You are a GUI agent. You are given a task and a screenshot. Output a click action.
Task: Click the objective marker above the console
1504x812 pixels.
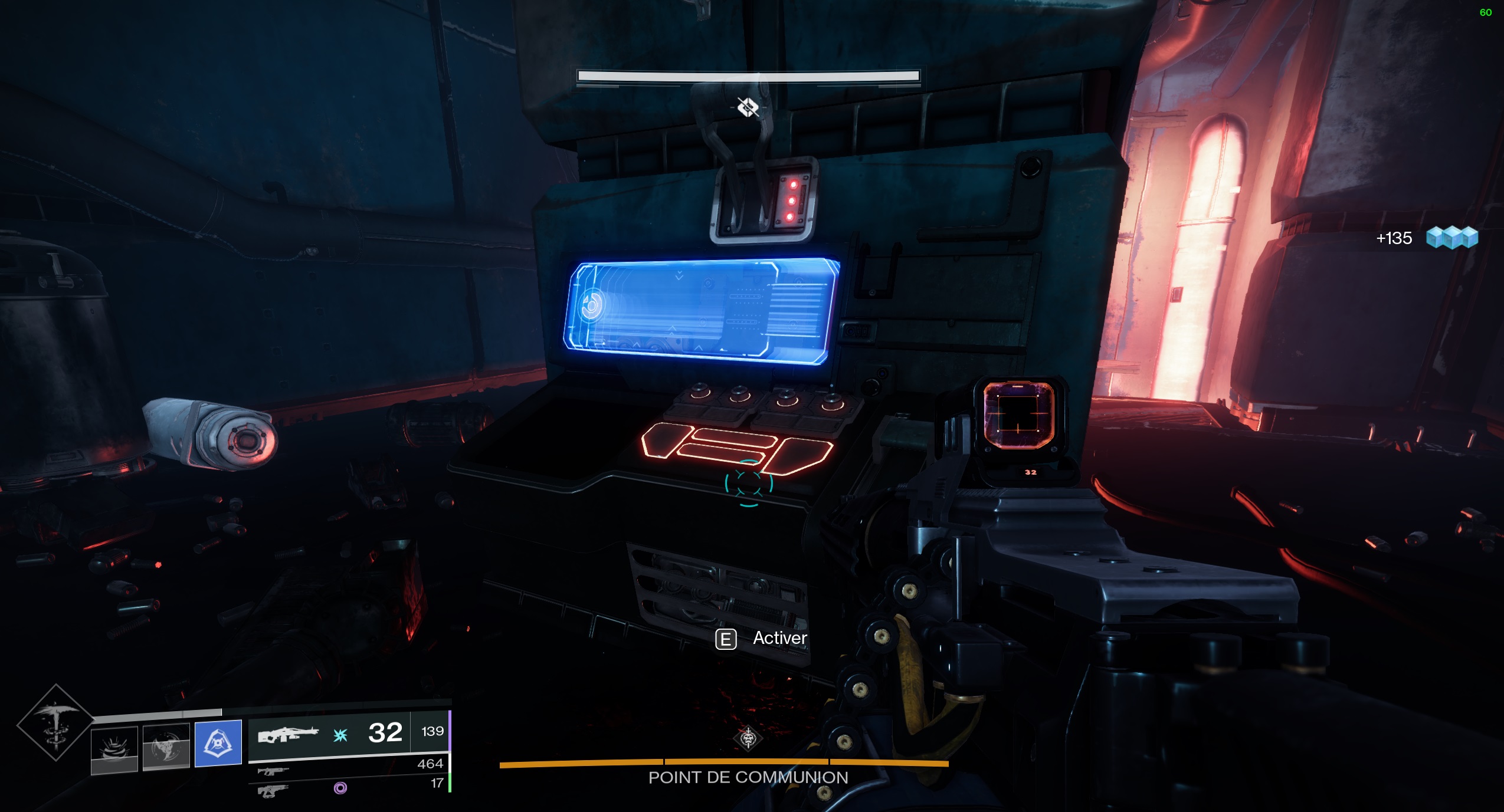748,107
